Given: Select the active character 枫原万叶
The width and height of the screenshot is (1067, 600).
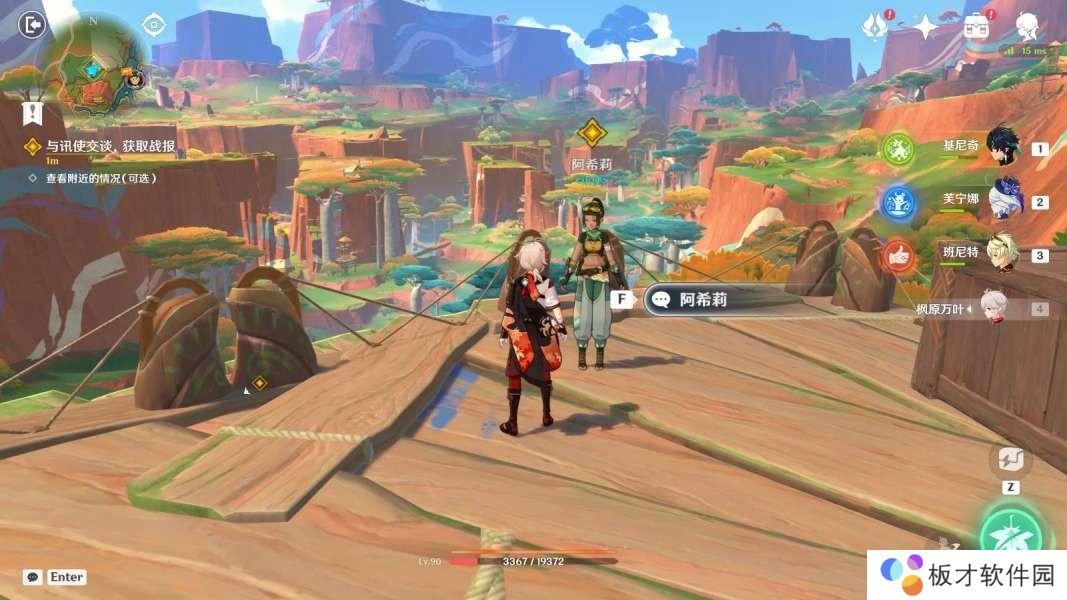Looking at the screenshot, I should click(x=993, y=308).
